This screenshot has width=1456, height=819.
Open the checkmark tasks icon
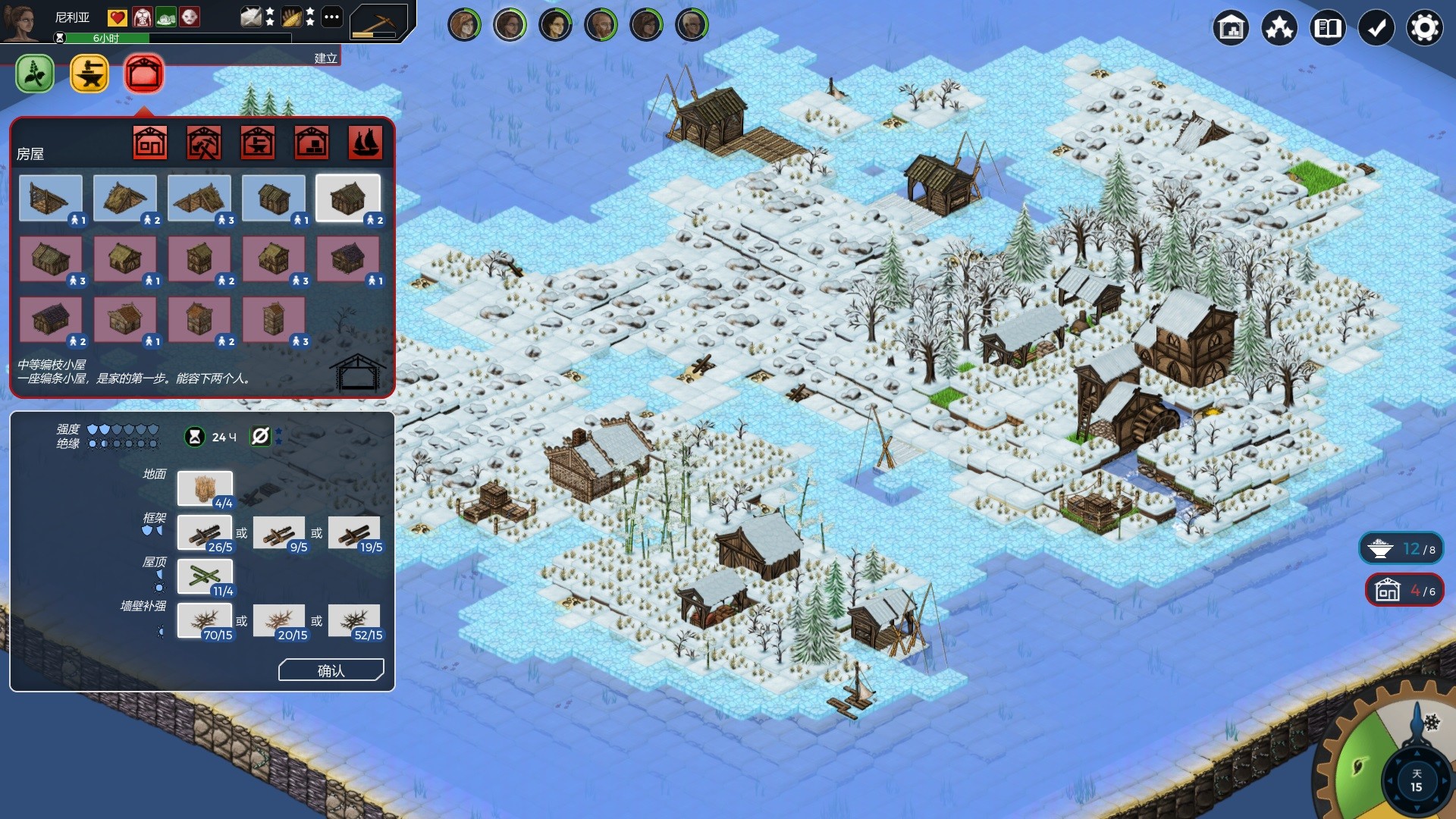pos(1376,29)
